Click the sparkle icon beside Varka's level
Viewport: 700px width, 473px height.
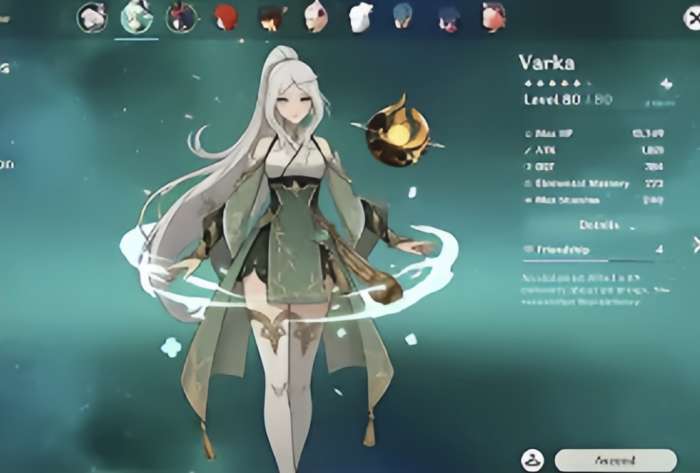pos(666,84)
